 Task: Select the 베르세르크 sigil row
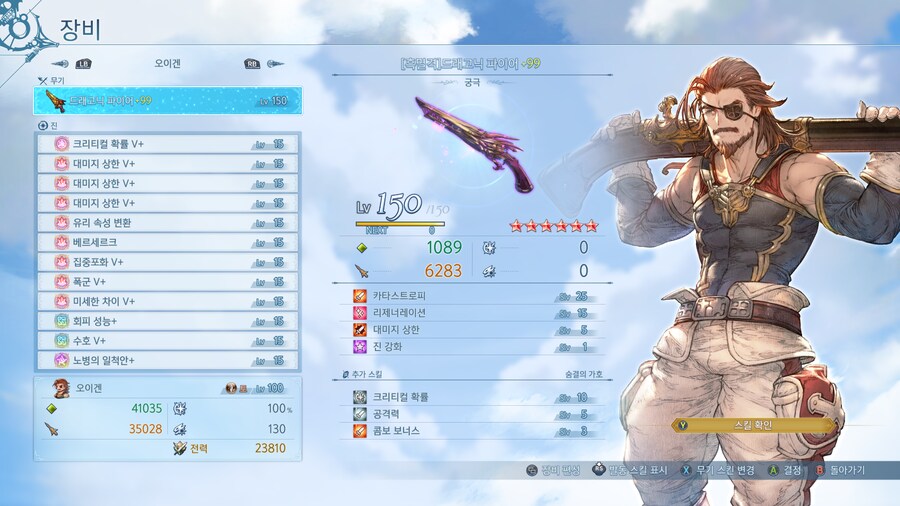click(x=167, y=242)
